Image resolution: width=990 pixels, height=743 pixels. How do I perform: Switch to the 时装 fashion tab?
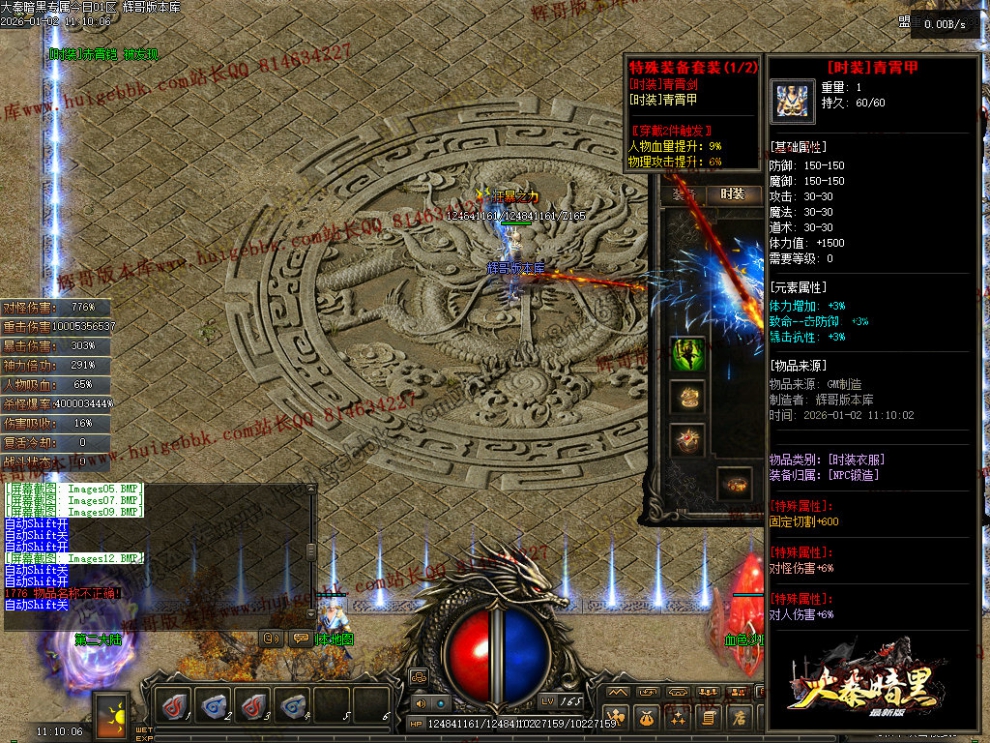click(733, 194)
